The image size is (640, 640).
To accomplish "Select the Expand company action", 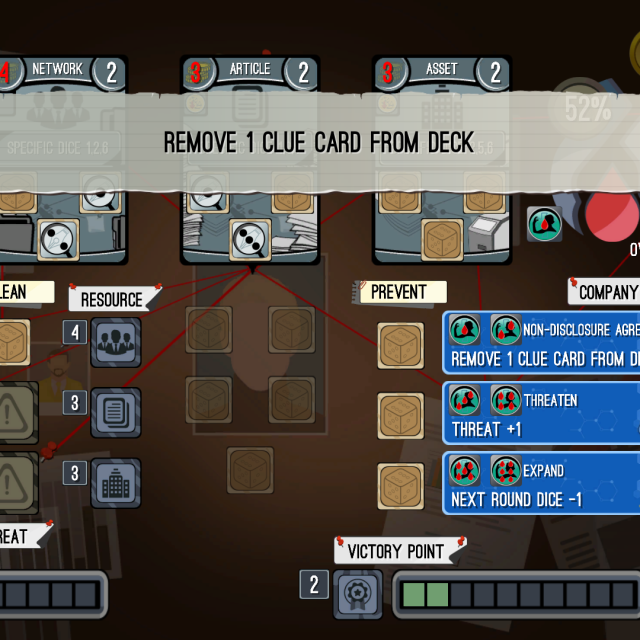I will pos(541,484).
